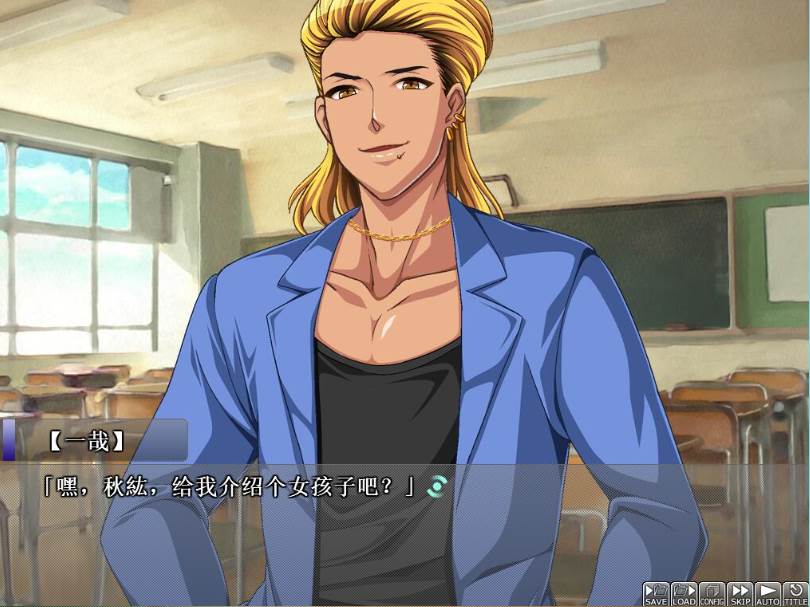Screen dimensions: 810x607
Task: Open the CONFIG settings
Action: point(712,594)
